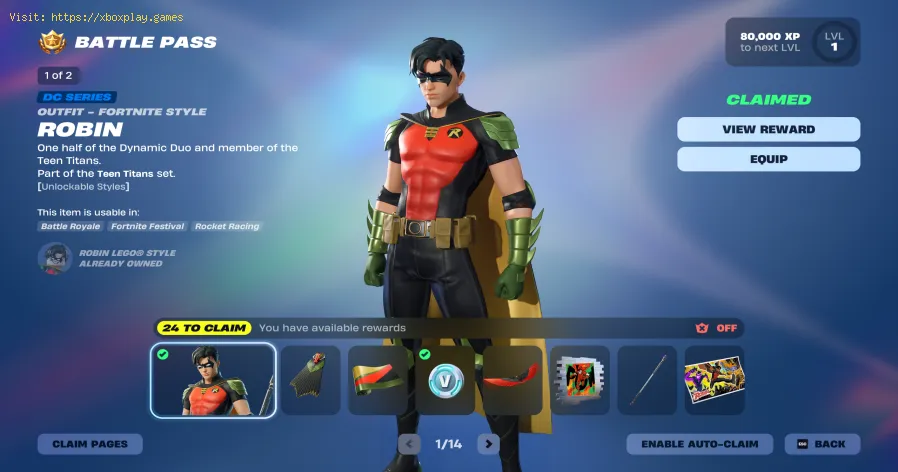Viewport: 898px width, 472px height.
Task: Select the red glider reward tile
Action: click(512, 380)
